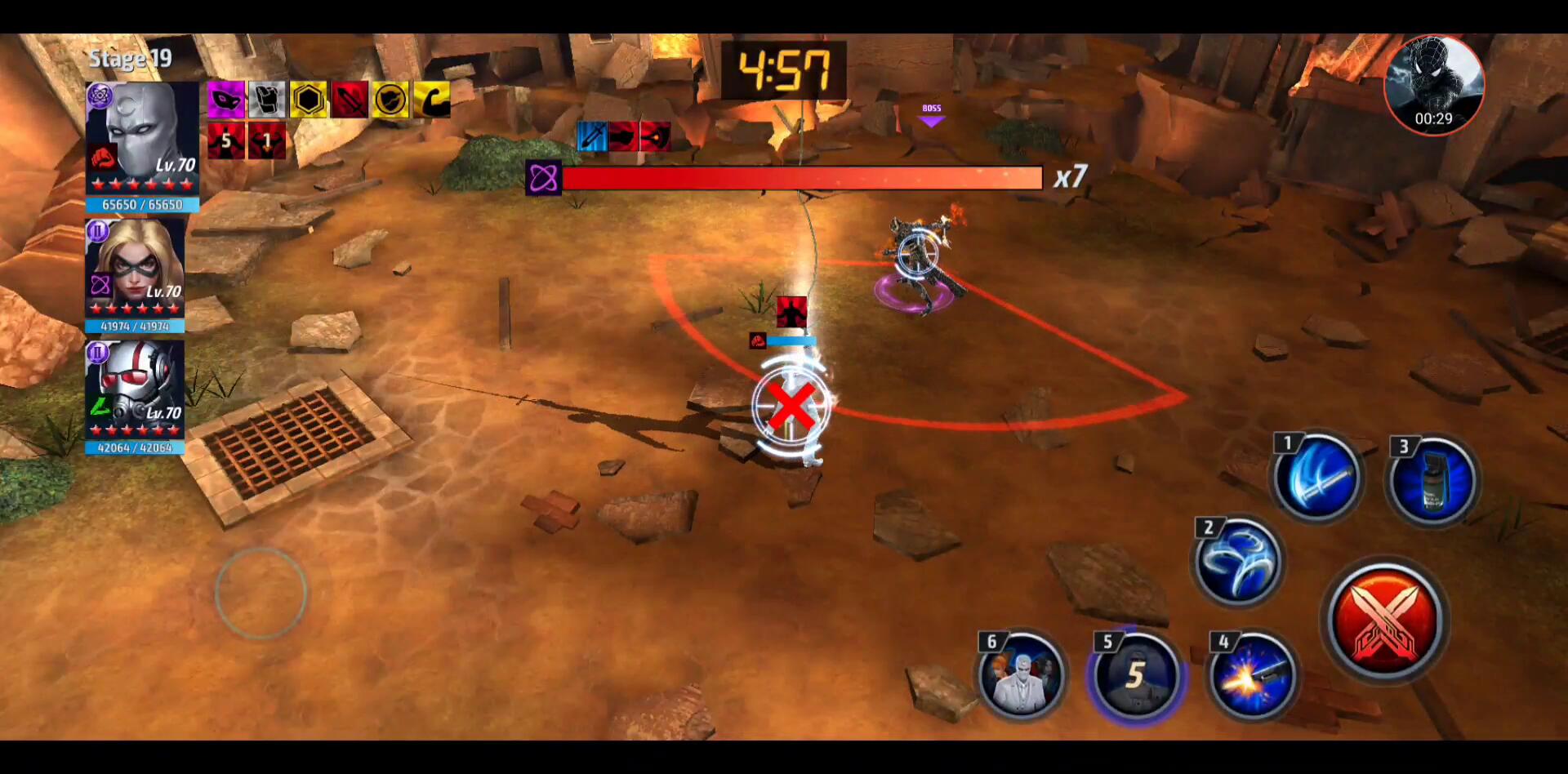Touch the virtual movement joystick circle
This screenshot has width=1568, height=774.
261,594
